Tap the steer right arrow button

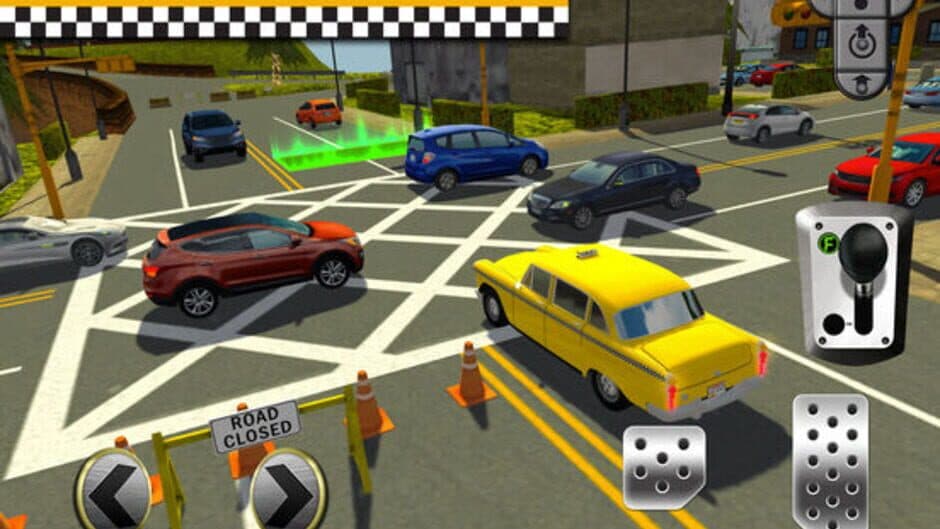click(288, 490)
